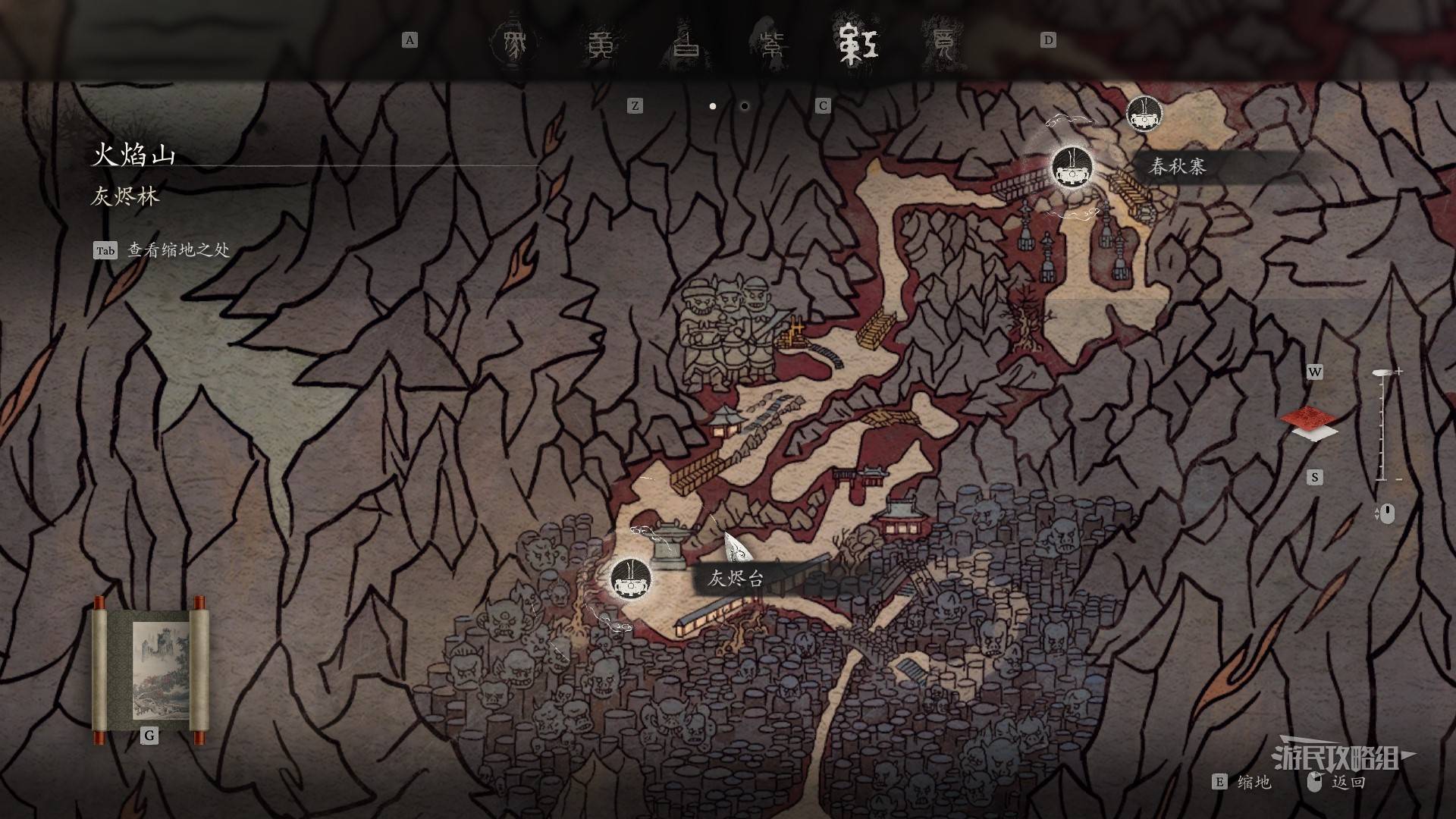Select the 春秋寨 shrine marker
This screenshot has height=819, width=1456.
coord(1072,168)
